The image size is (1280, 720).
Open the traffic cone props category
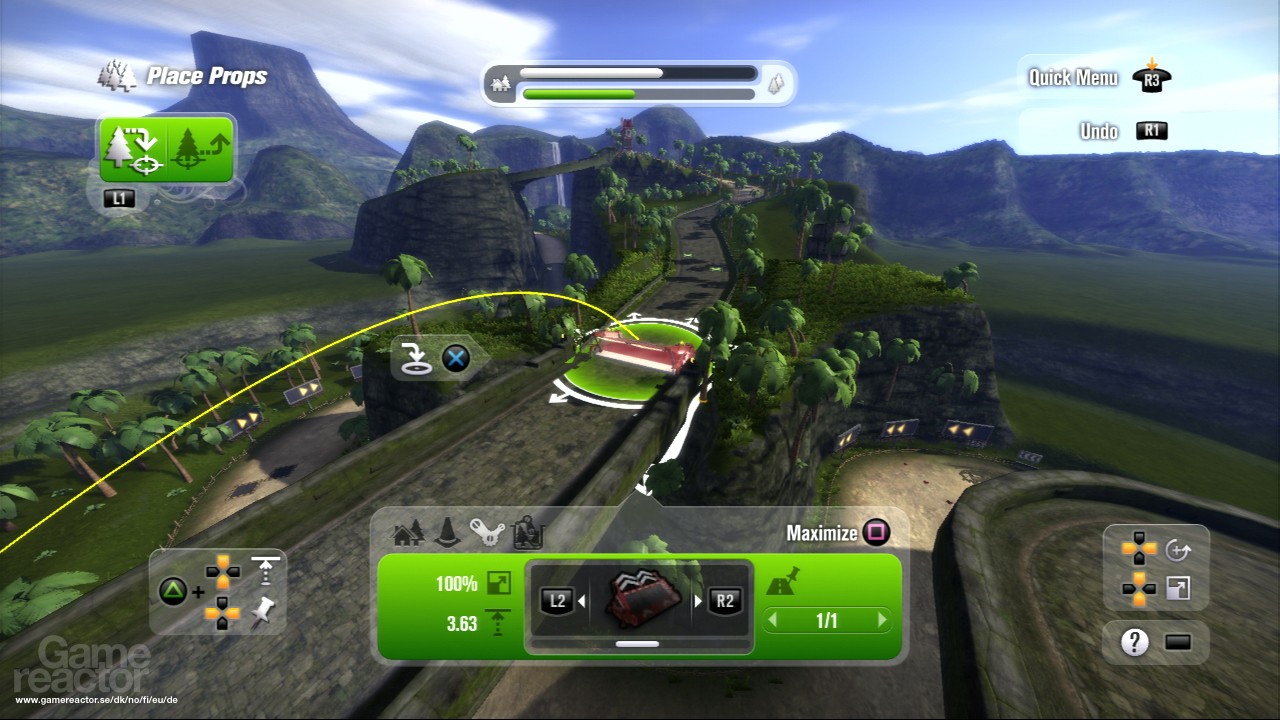tap(448, 534)
